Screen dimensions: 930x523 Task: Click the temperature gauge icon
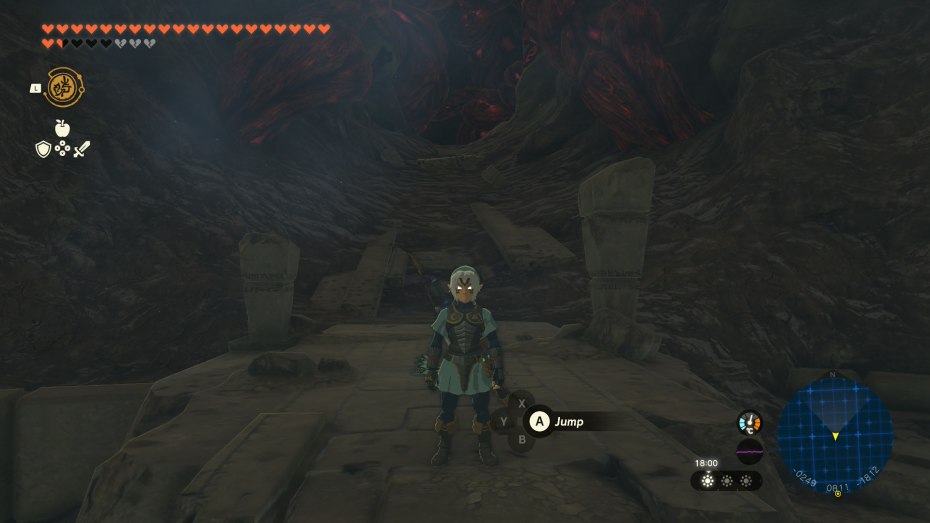pyautogui.click(x=749, y=422)
